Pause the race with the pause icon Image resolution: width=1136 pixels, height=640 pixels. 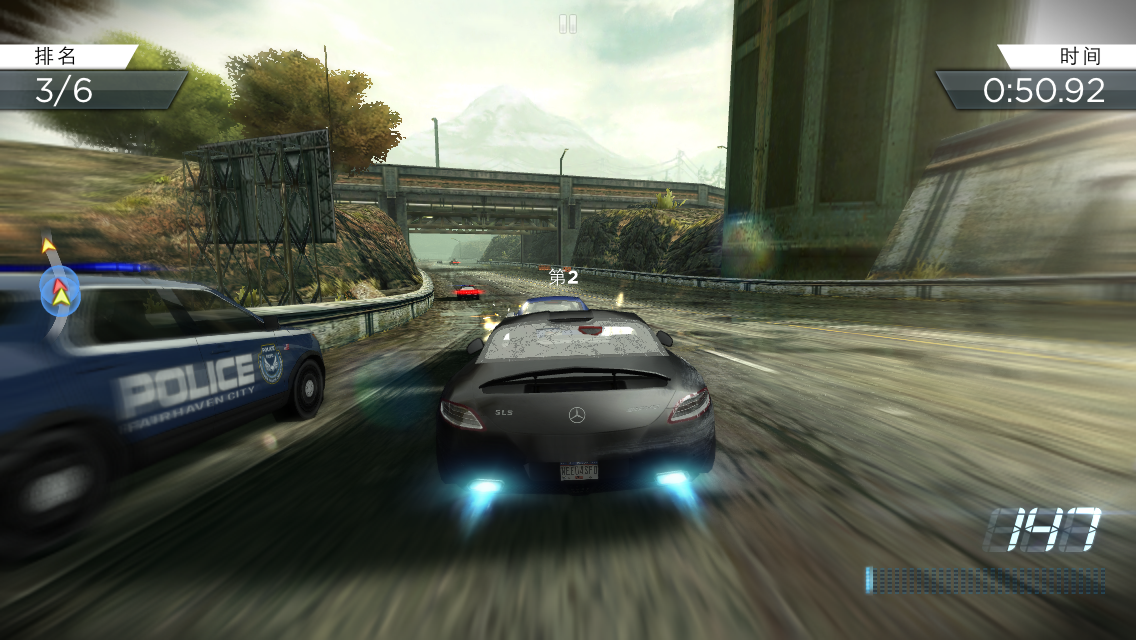(568, 24)
